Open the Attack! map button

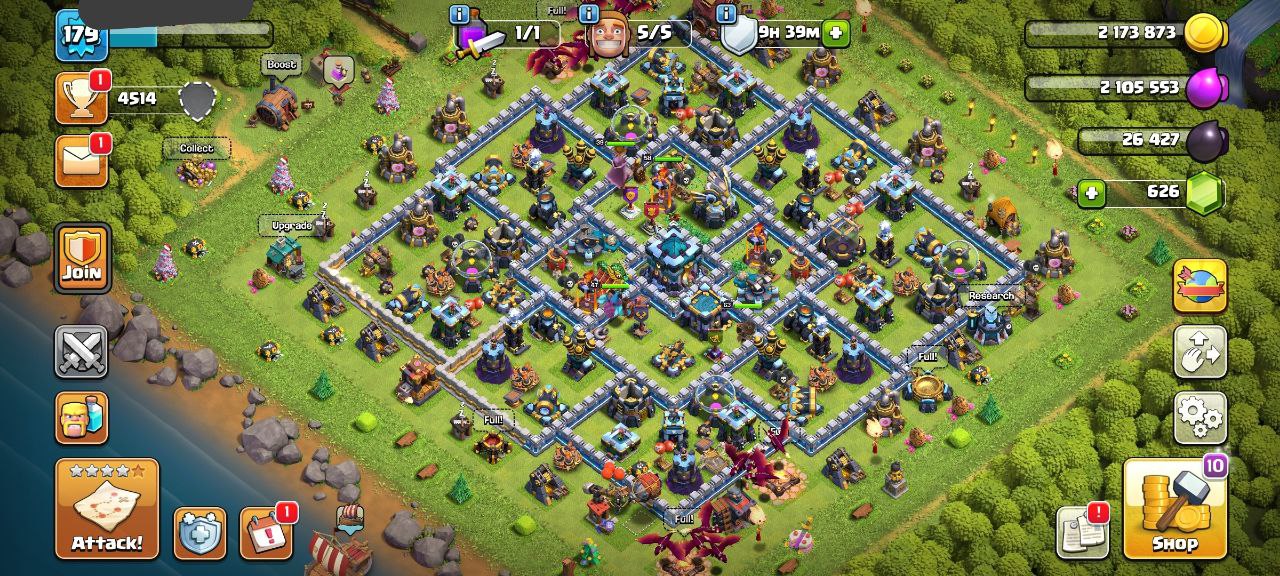[x=106, y=508]
